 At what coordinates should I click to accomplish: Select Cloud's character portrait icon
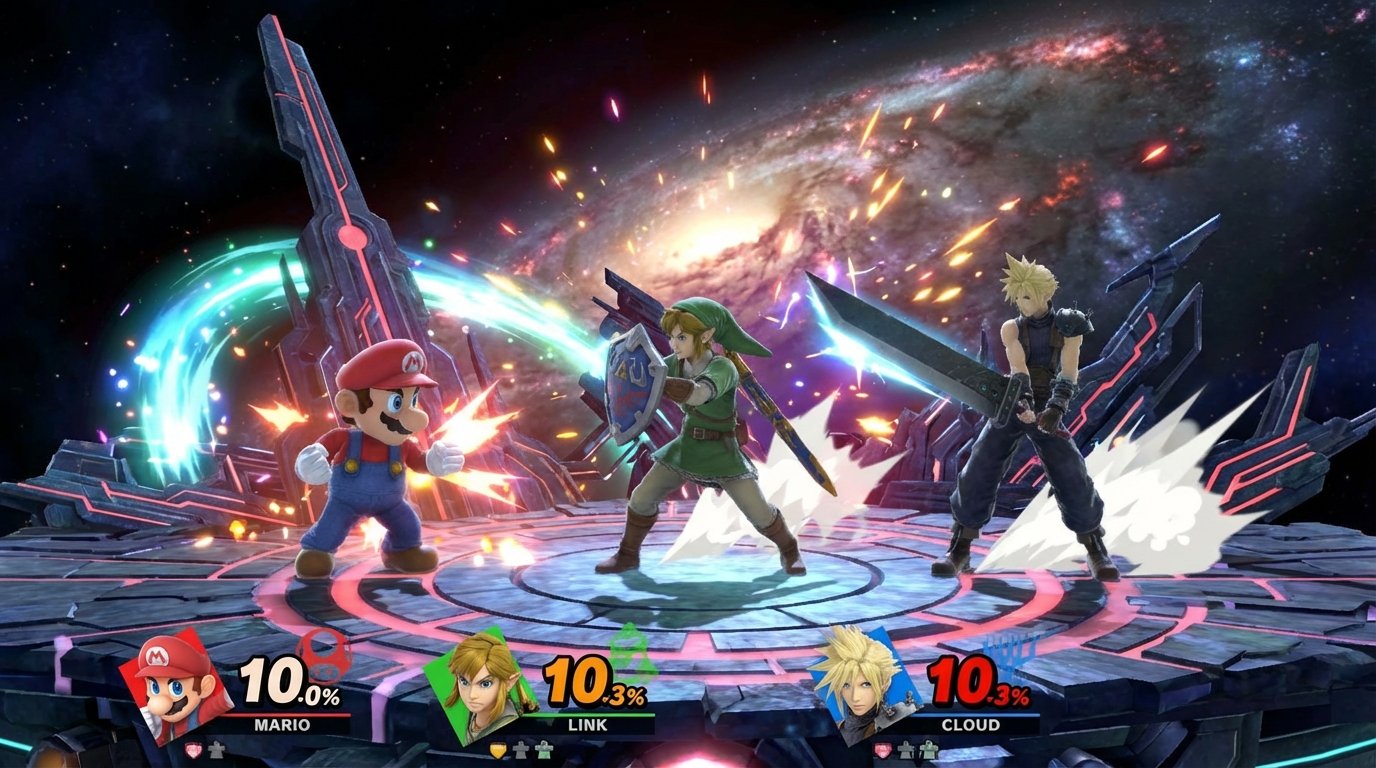pyautogui.click(x=860, y=686)
